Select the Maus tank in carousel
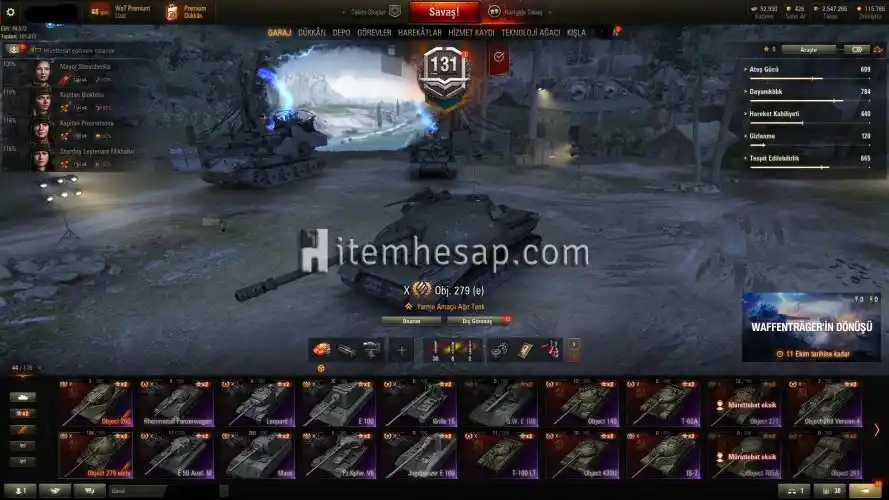 pos(257,455)
